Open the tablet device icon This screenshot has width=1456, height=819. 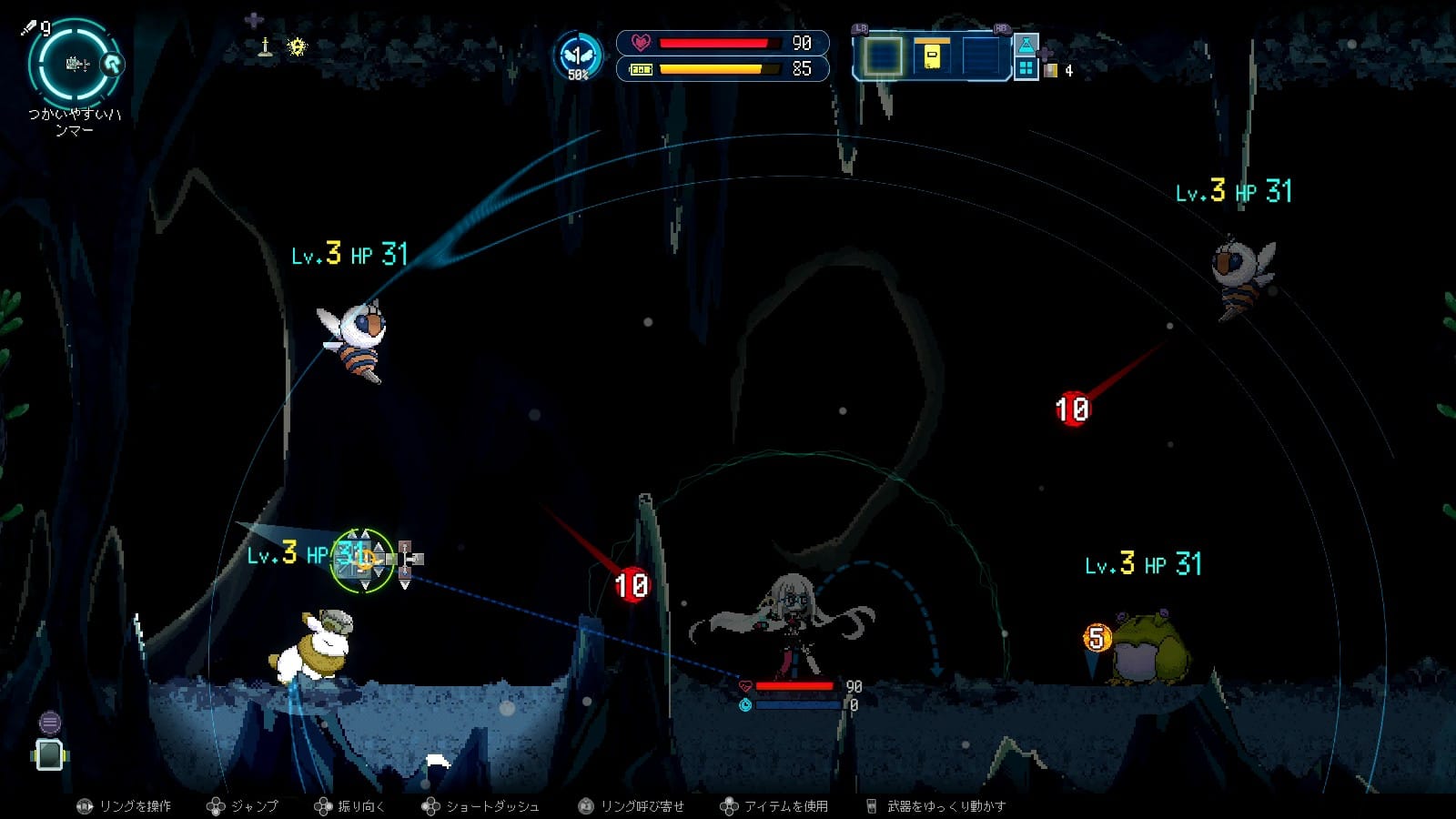(x=49, y=754)
